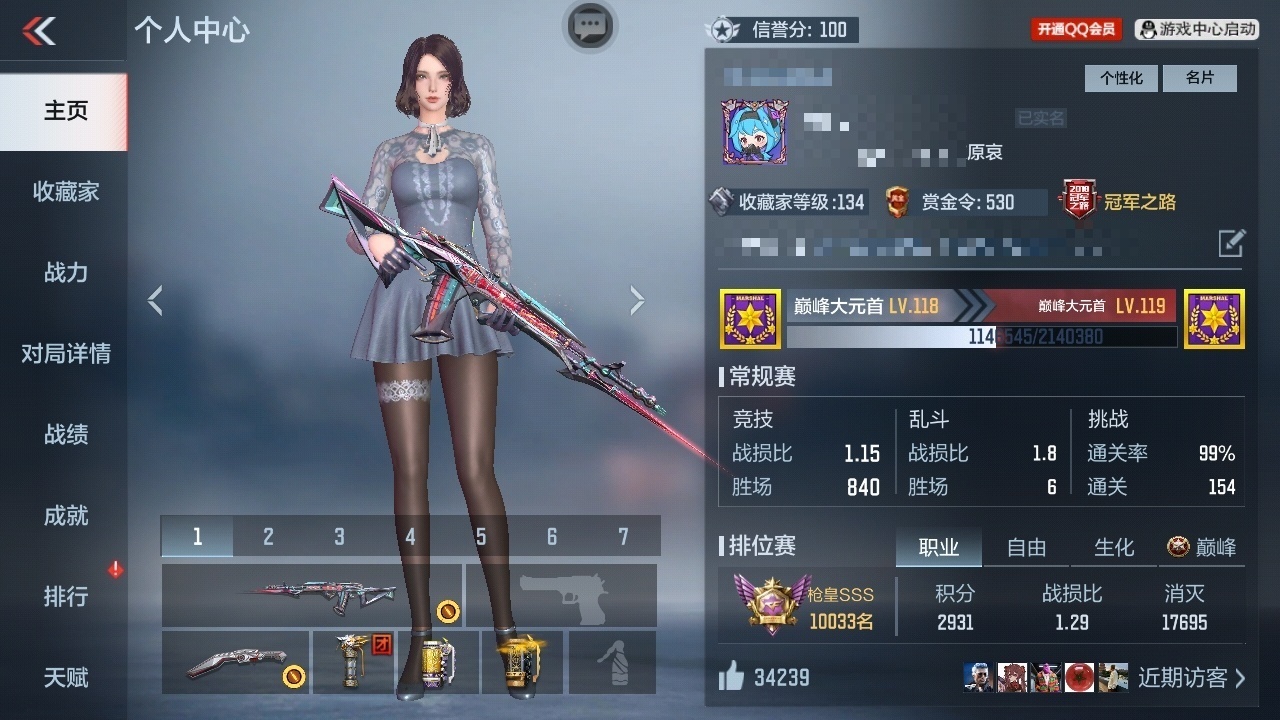Show 对局详情 match details

pos(65,354)
